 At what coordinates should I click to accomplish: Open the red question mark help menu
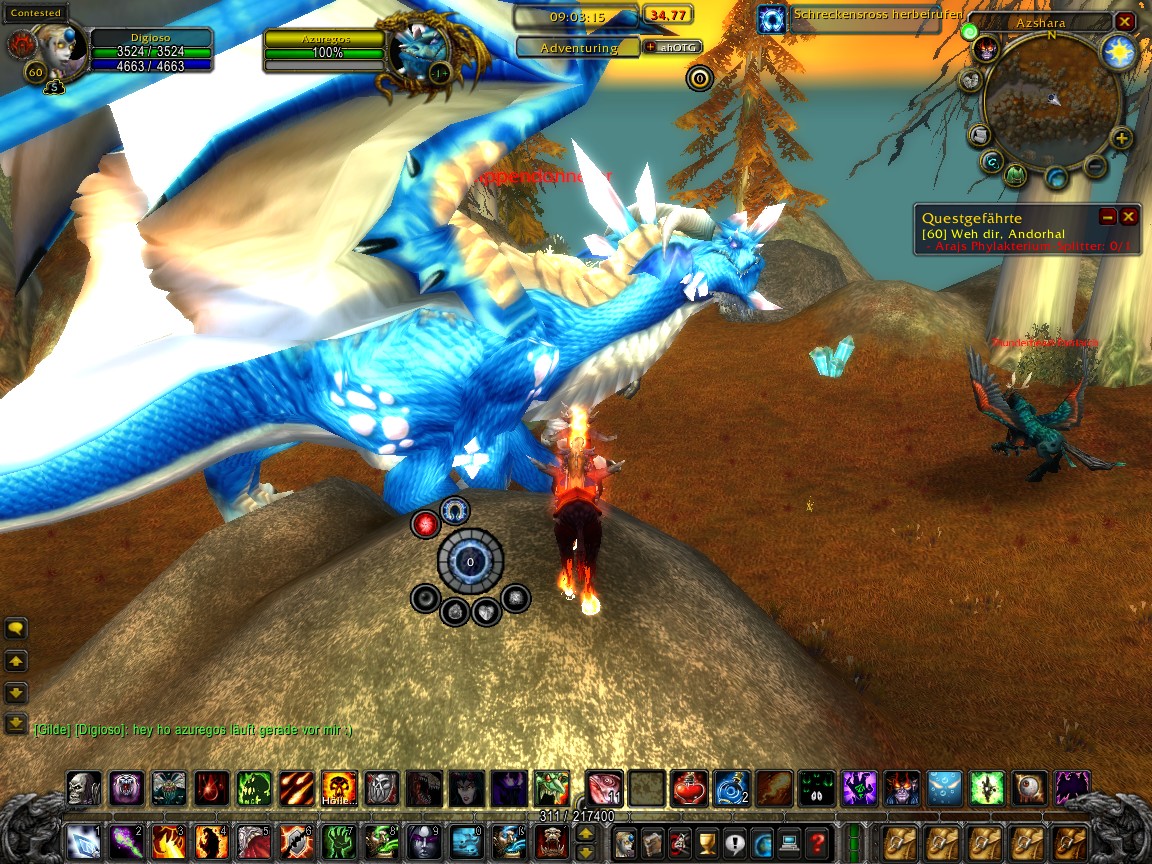tap(817, 841)
